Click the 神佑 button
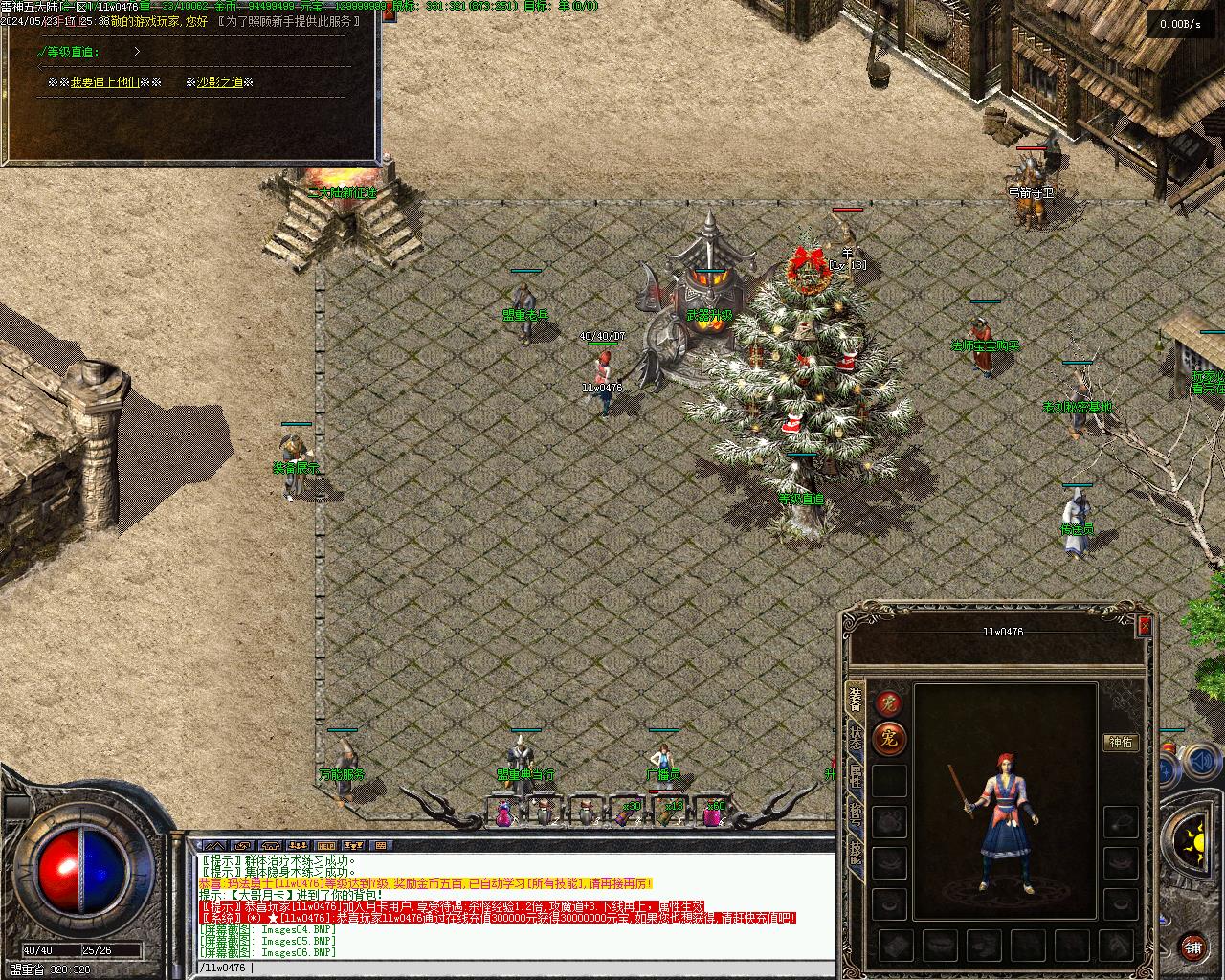 point(1120,743)
